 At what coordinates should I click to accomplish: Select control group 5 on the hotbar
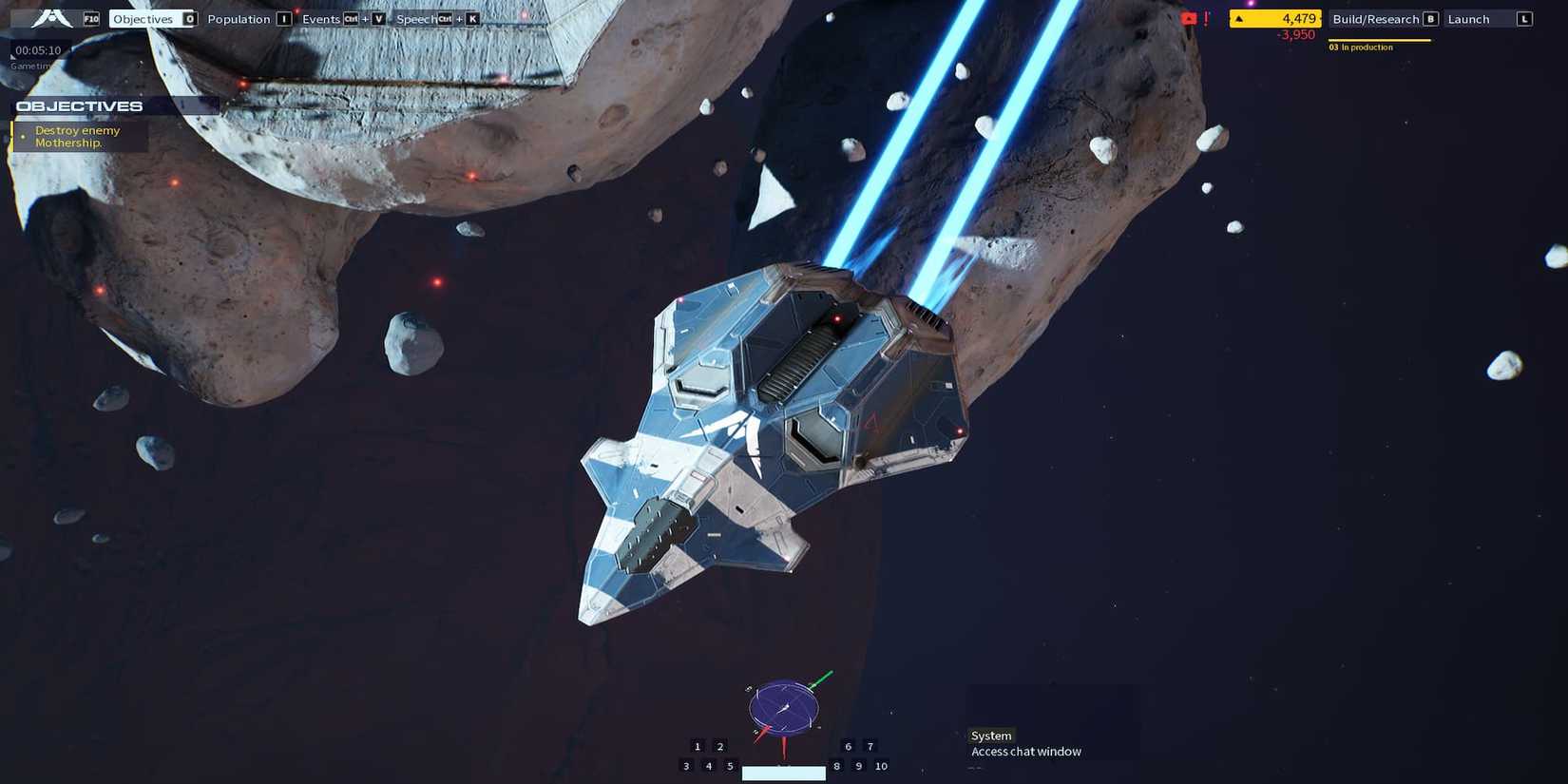click(x=730, y=766)
